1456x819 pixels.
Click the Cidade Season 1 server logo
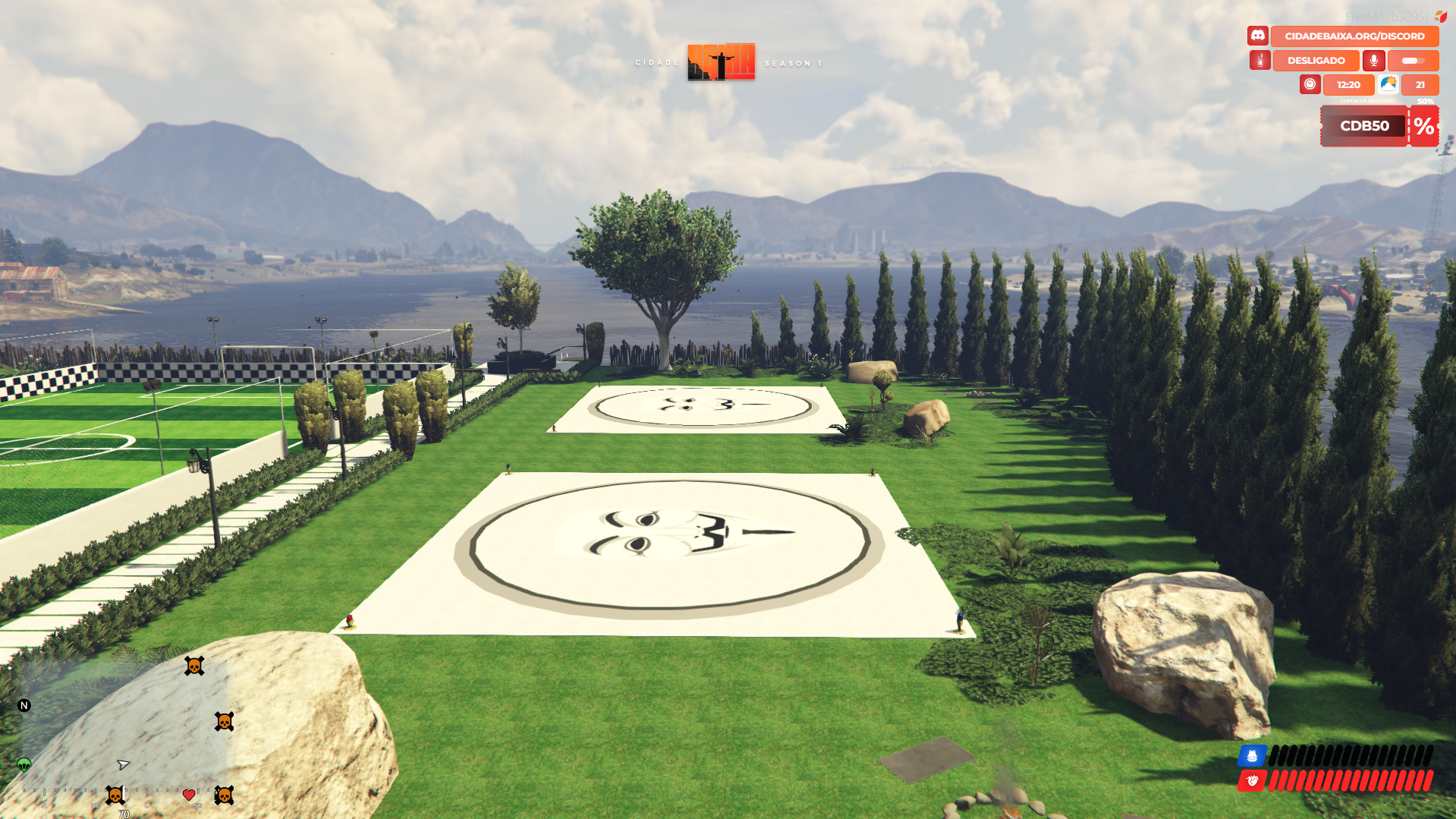coord(721,61)
